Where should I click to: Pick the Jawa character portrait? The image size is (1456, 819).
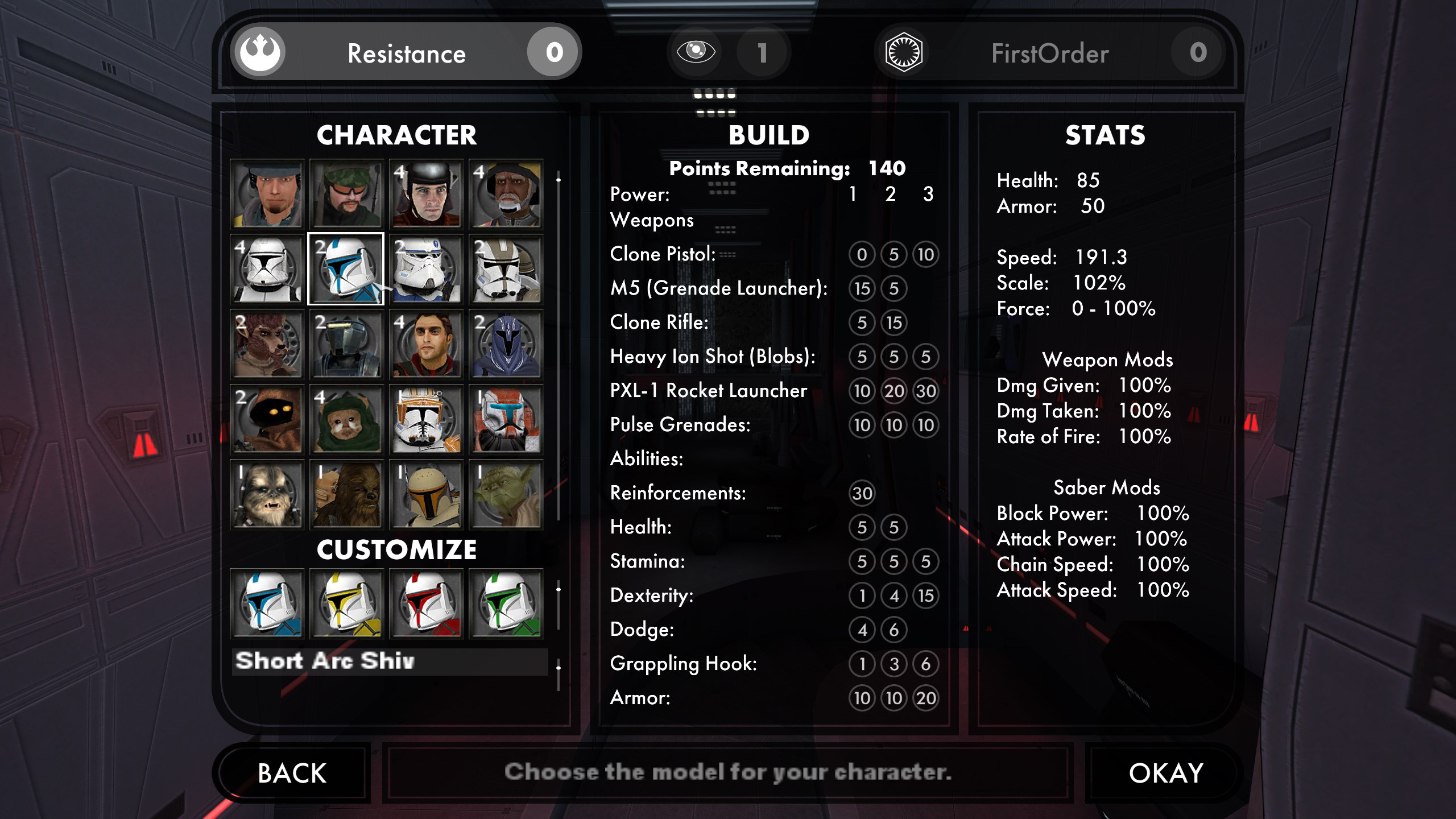tap(267, 419)
